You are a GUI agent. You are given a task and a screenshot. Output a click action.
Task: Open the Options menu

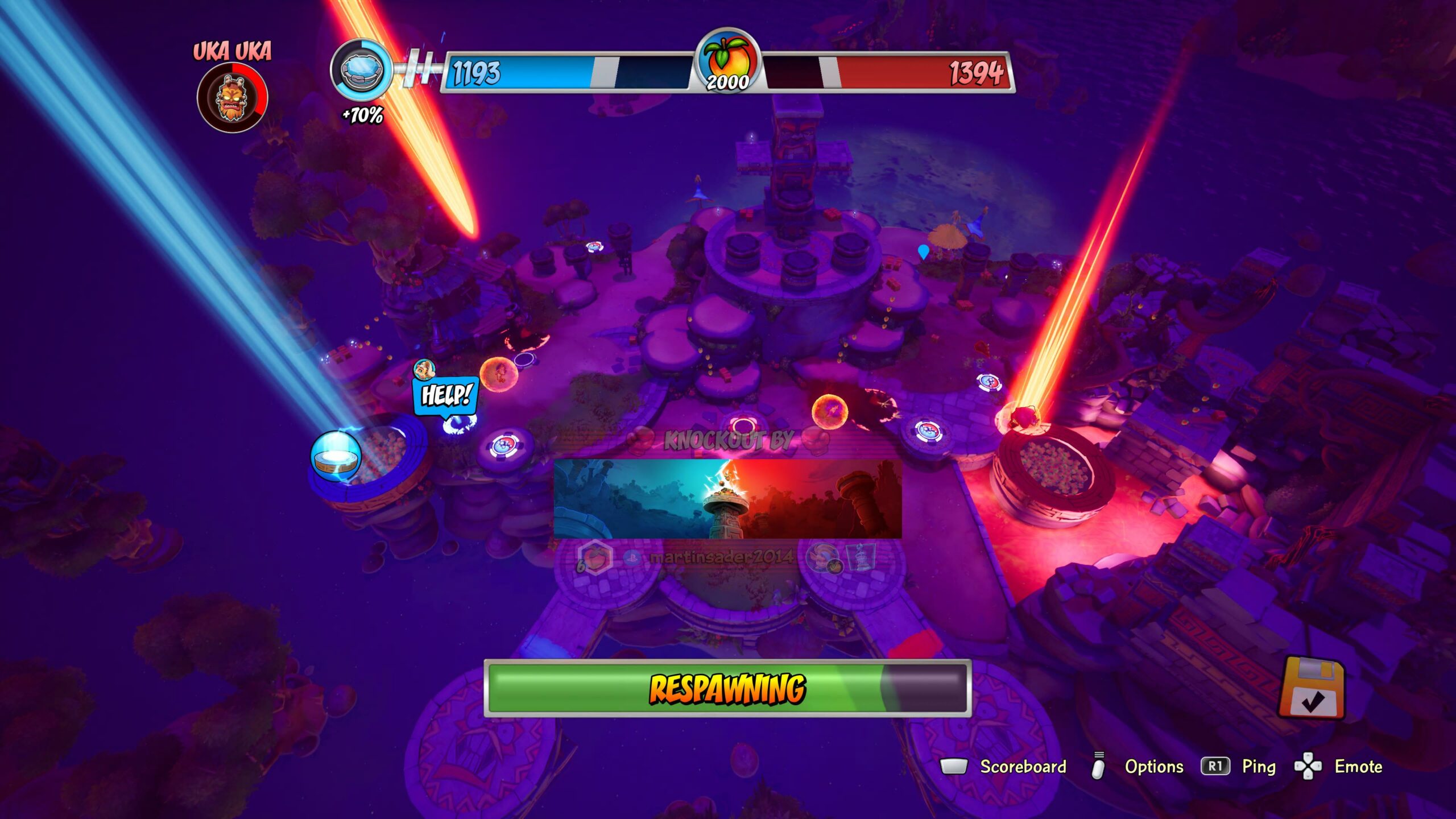[x=1153, y=767]
